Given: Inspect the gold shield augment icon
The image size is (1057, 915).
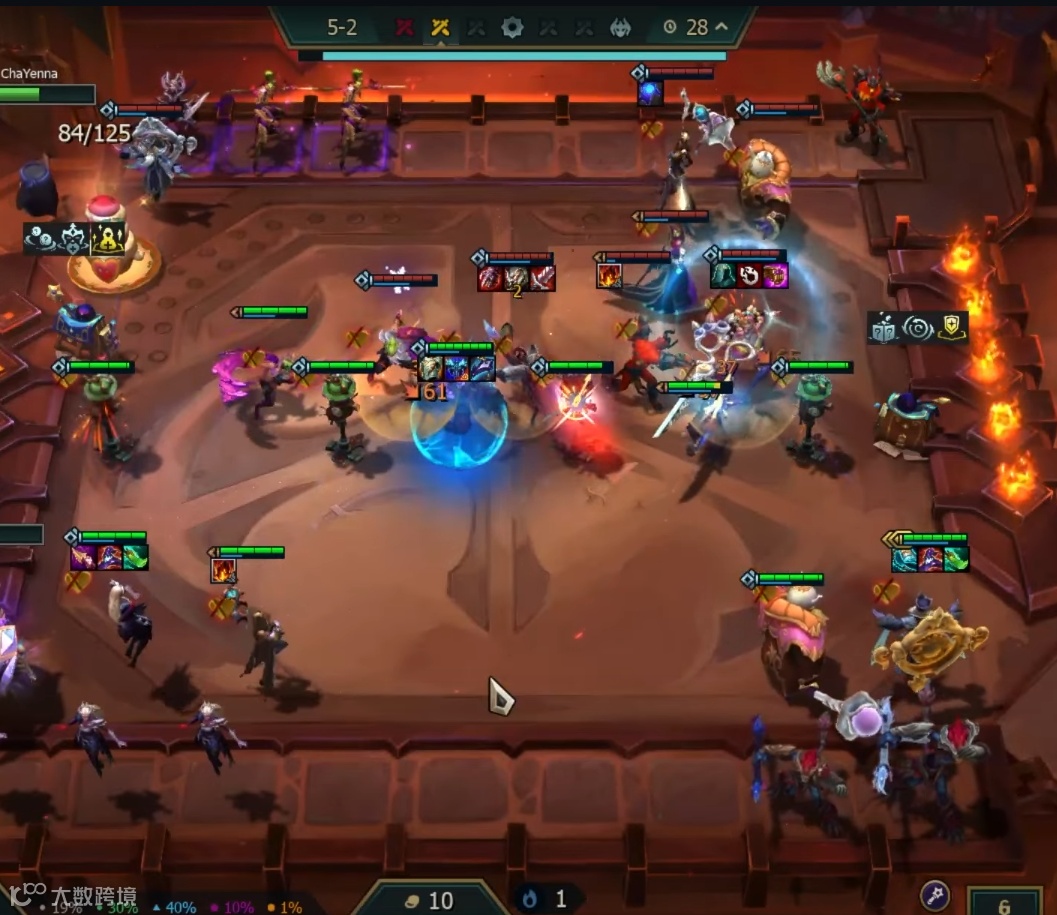Looking at the screenshot, I should (x=952, y=328).
